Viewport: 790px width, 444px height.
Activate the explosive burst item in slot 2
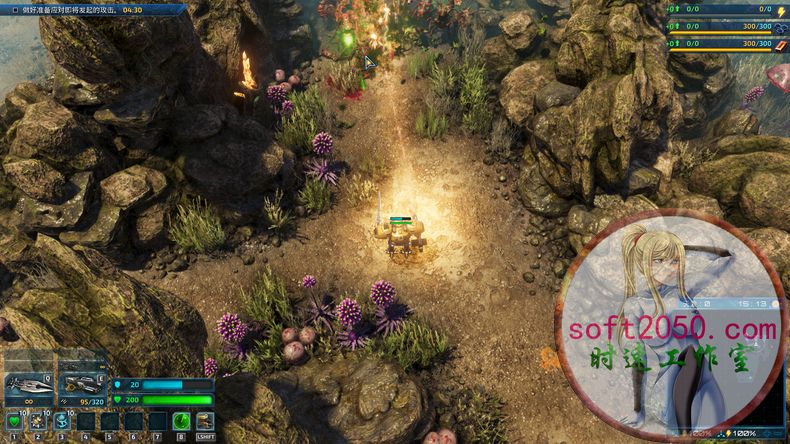click(38, 422)
